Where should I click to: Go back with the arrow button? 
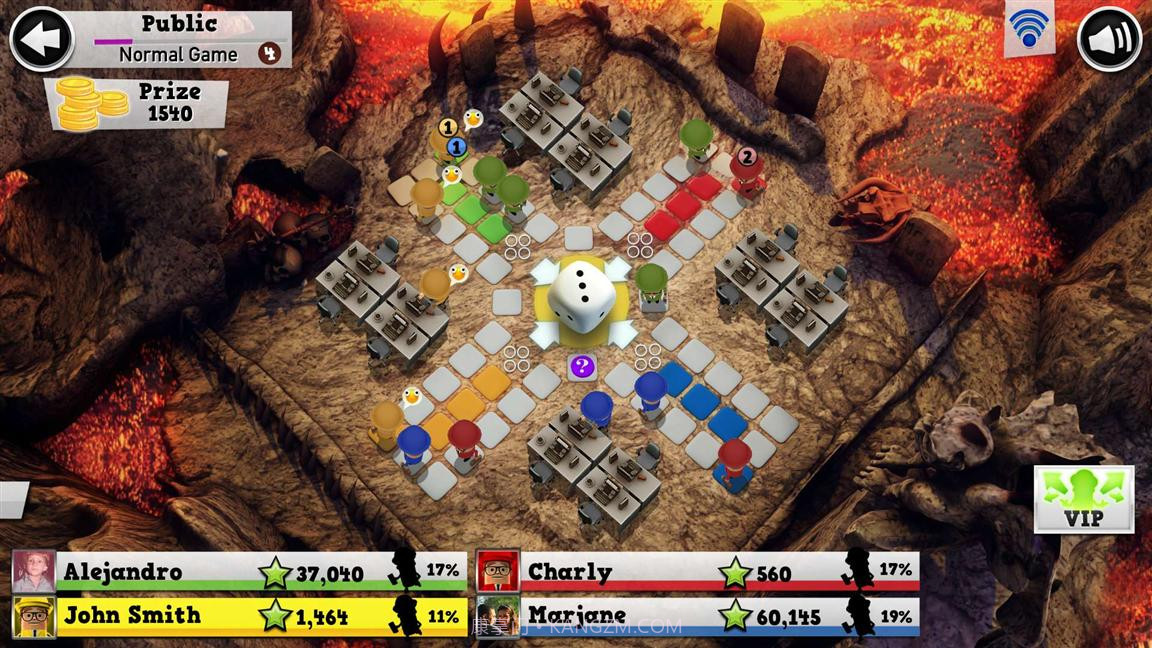(41, 39)
